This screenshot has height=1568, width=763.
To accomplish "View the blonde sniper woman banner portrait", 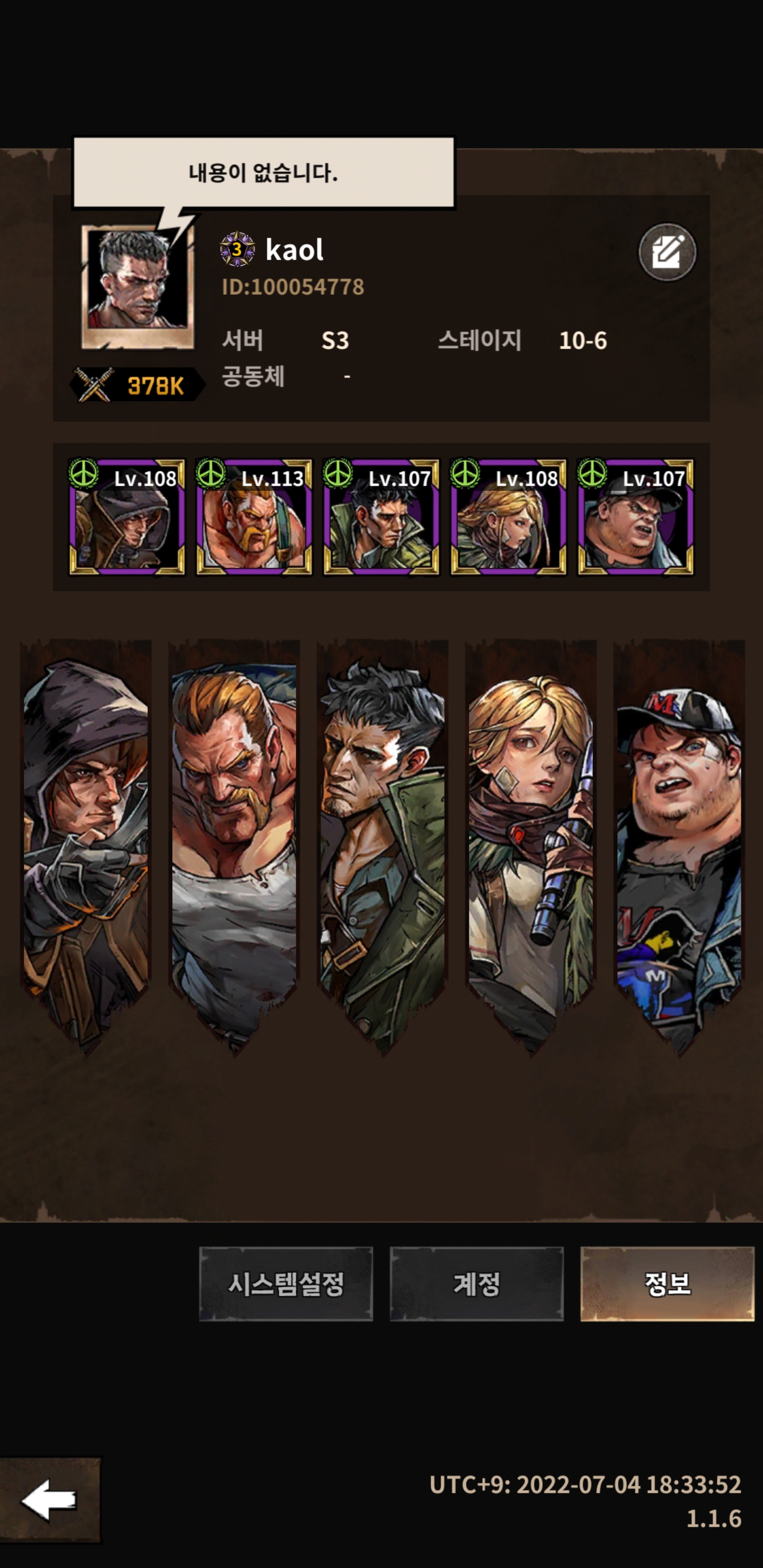I will tap(530, 840).
